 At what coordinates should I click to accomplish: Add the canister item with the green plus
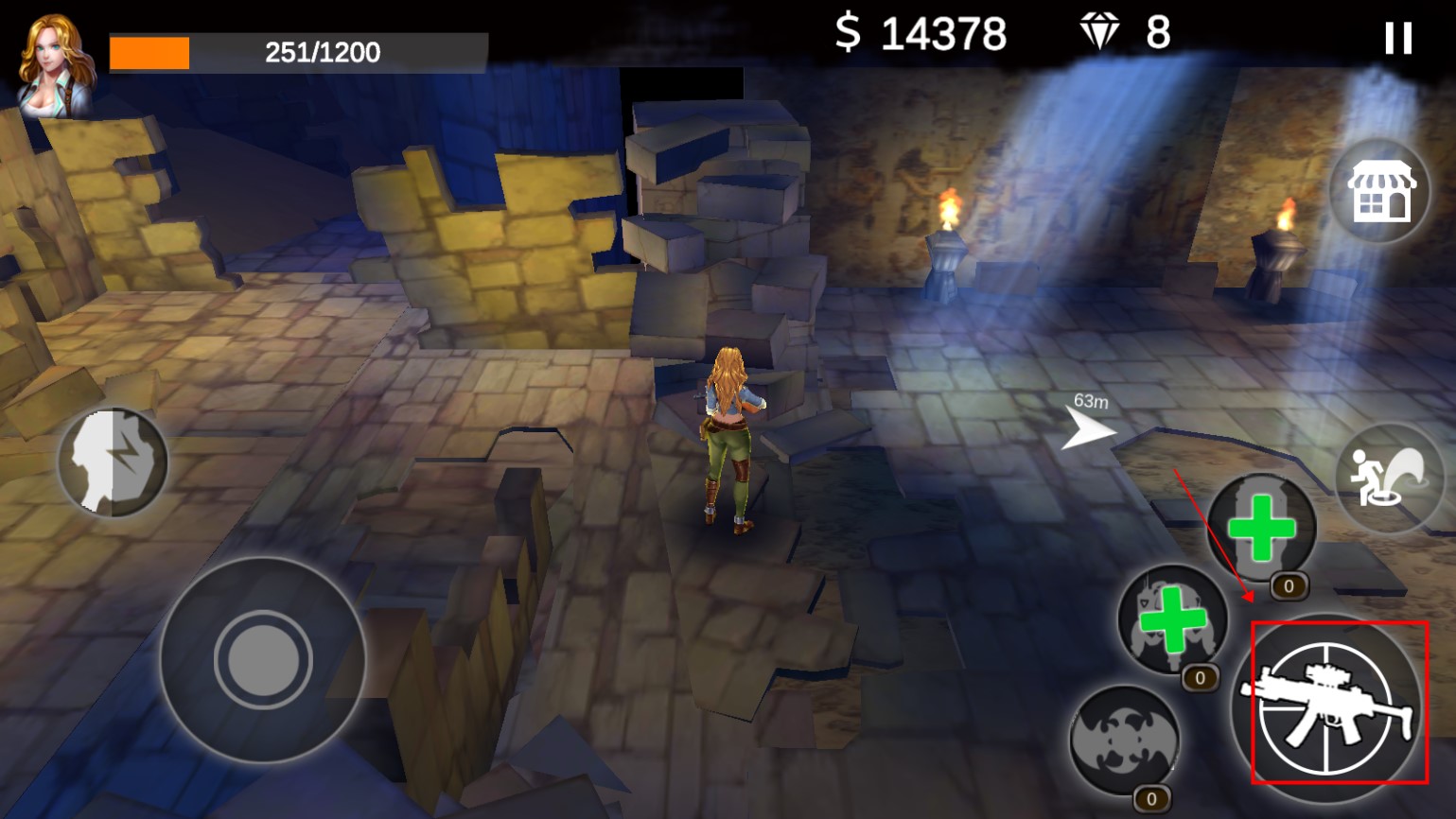[1261, 528]
